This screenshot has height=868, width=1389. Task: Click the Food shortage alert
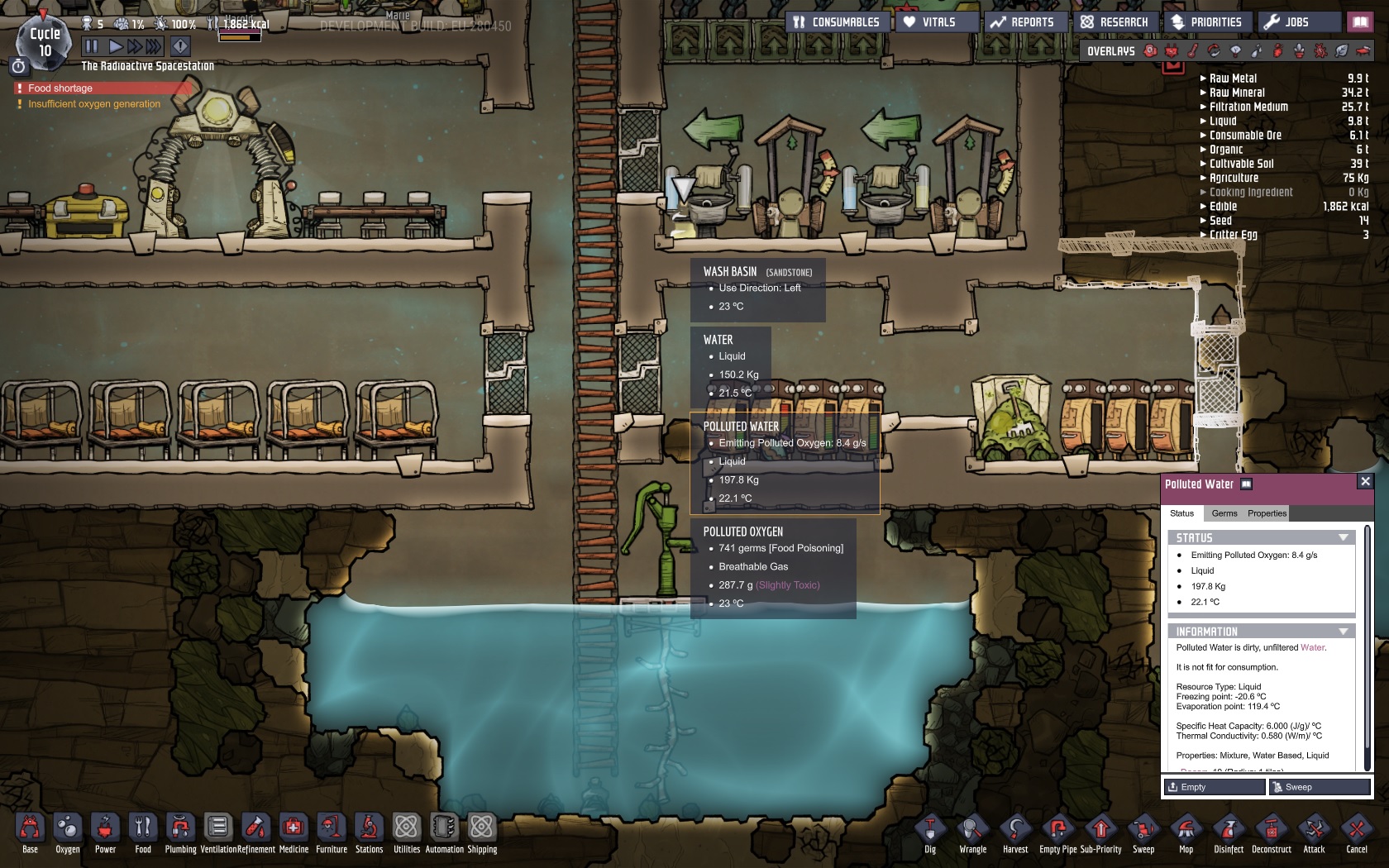tap(60, 88)
